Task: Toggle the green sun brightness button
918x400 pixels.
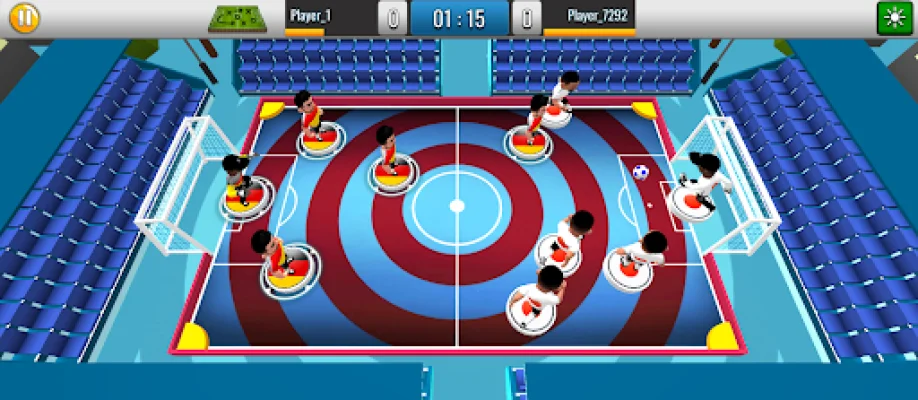Action: tap(894, 18)
